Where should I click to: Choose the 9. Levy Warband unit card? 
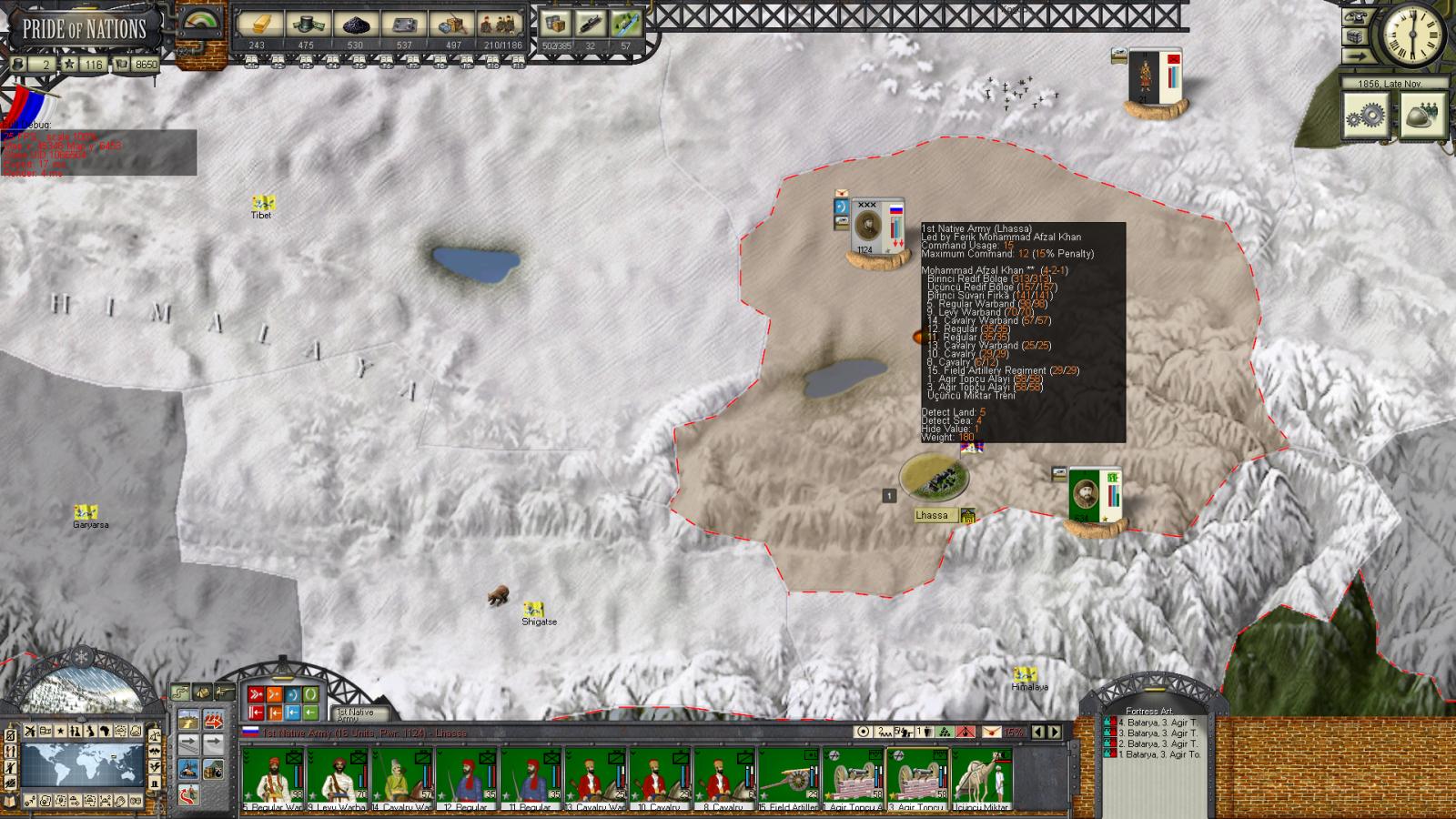(338, 779)
